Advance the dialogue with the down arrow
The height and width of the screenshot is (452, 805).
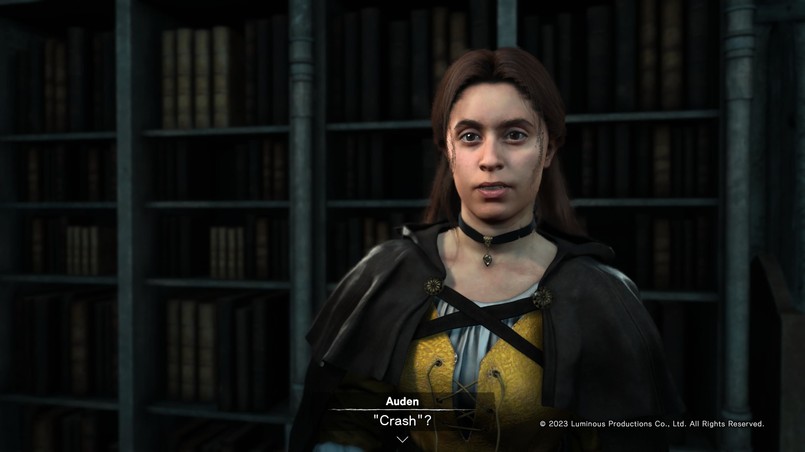(402, 439)
